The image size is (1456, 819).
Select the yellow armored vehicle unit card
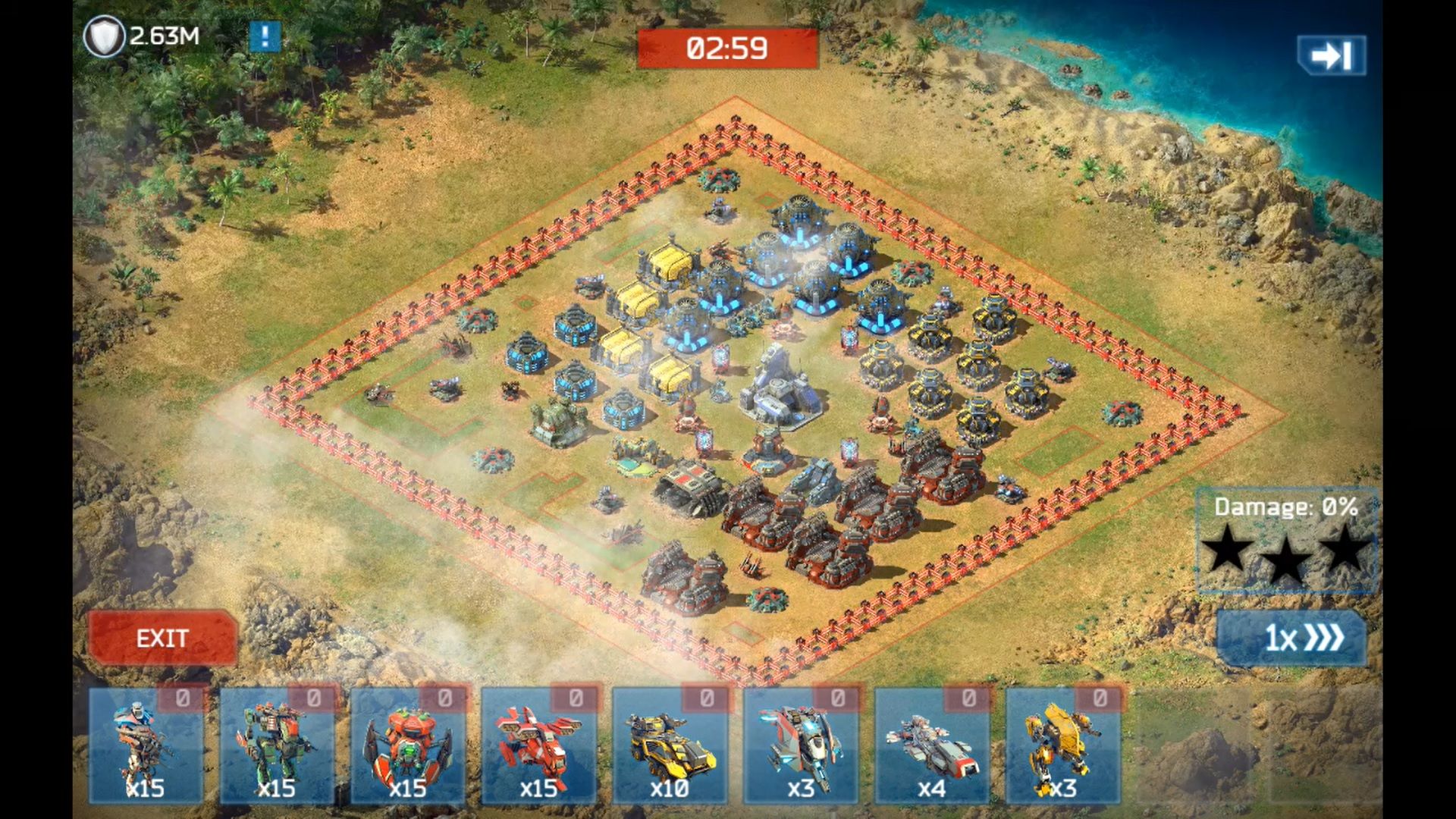pos(670,746)
